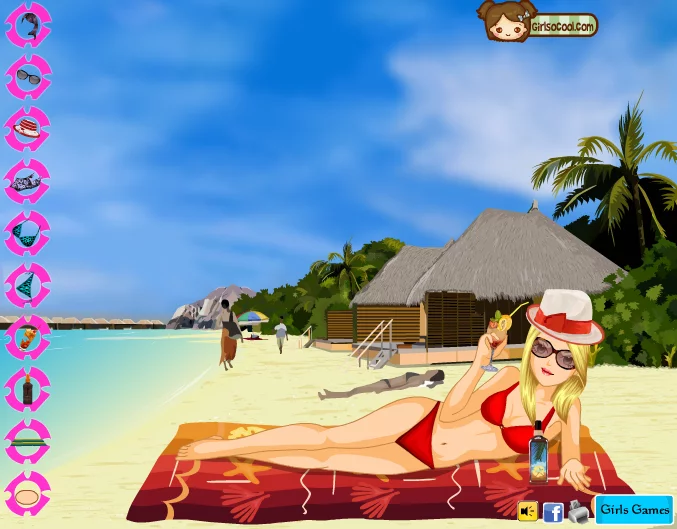The image size is (677, 529).
Task: Select the sunglasses category icon
Action: (x=27, y=77)
